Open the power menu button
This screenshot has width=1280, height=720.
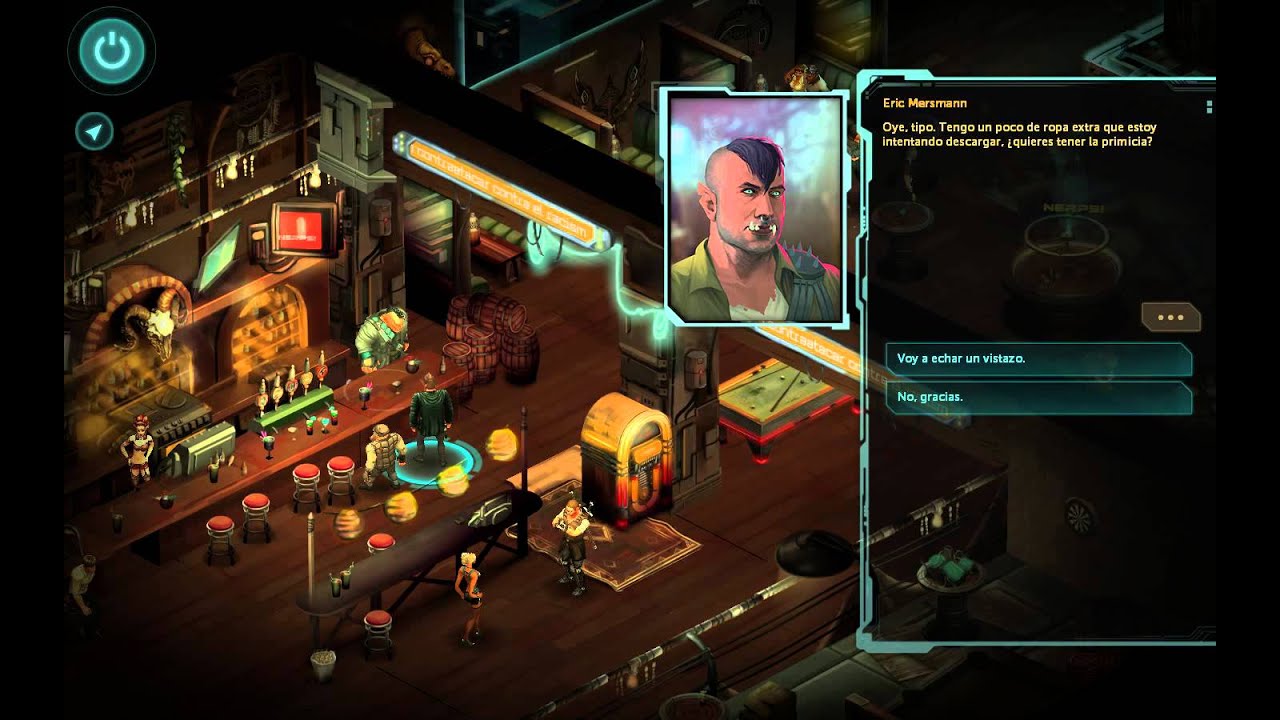click(x=112, y=51)
